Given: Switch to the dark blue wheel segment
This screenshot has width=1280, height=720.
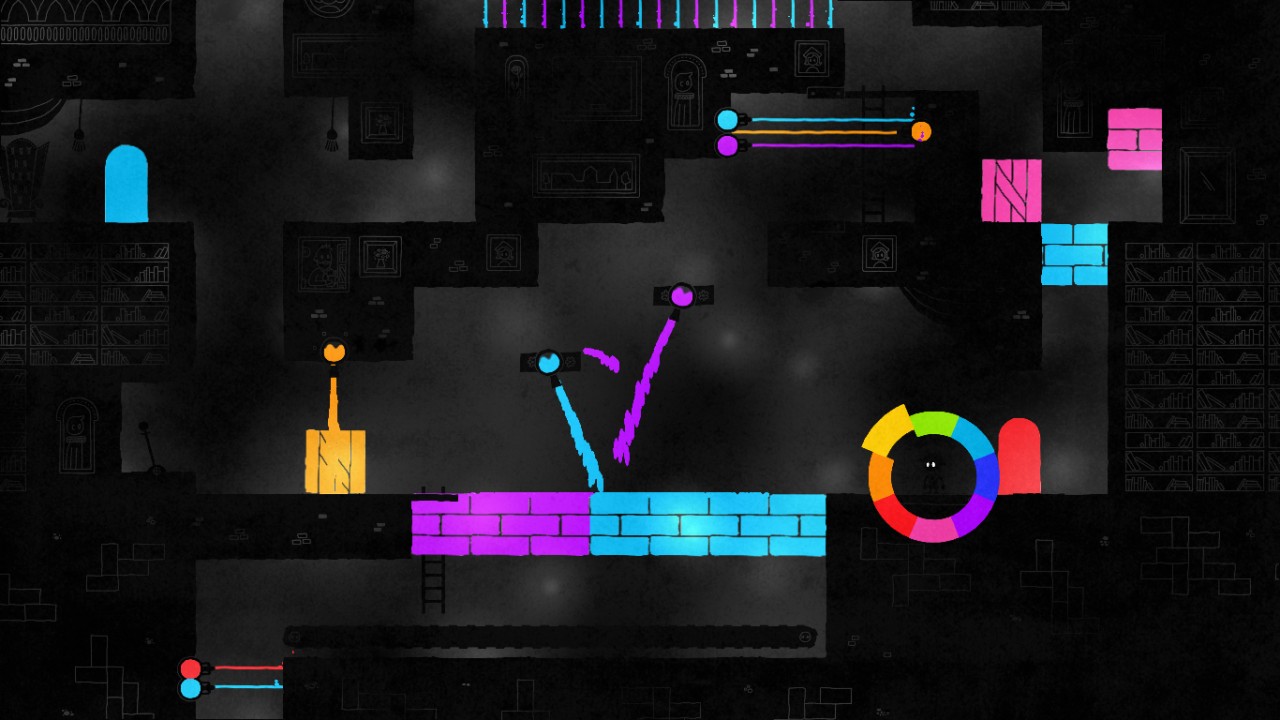Looking at the screenshot, I should point(986,478).
